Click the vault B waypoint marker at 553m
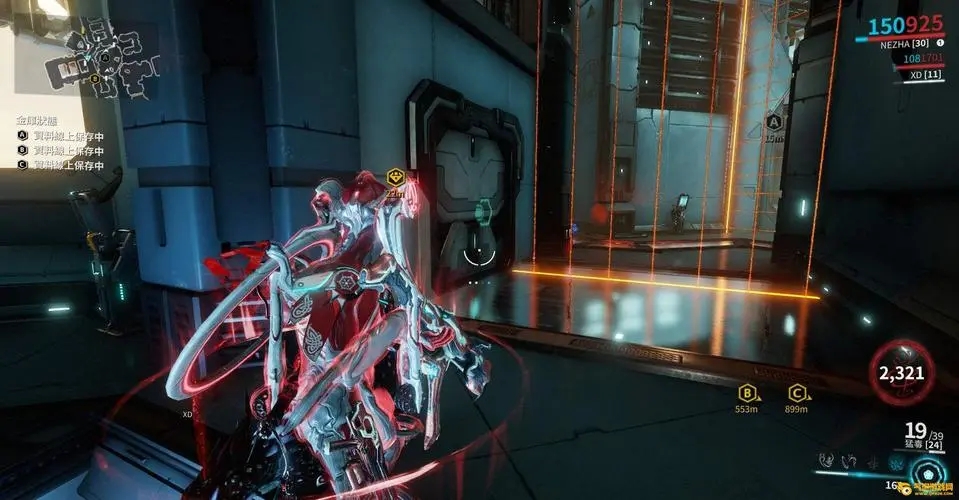Viewport: 959px width, 500px height. (746, 393)
